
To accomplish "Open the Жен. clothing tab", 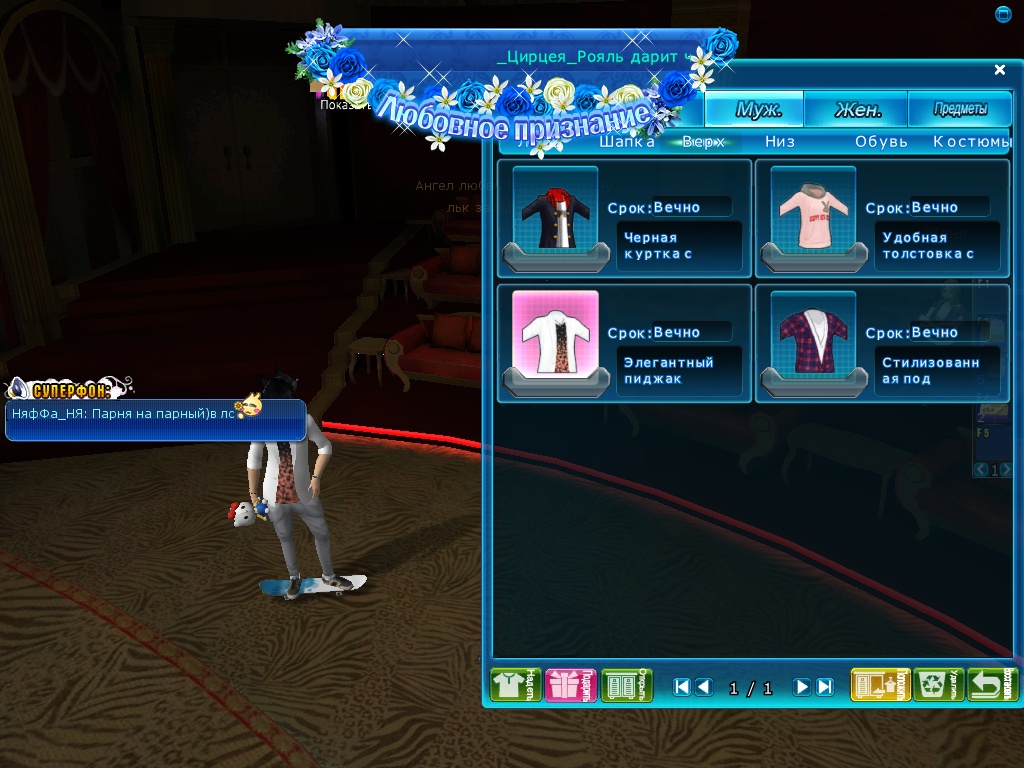I will click(857, 110).
